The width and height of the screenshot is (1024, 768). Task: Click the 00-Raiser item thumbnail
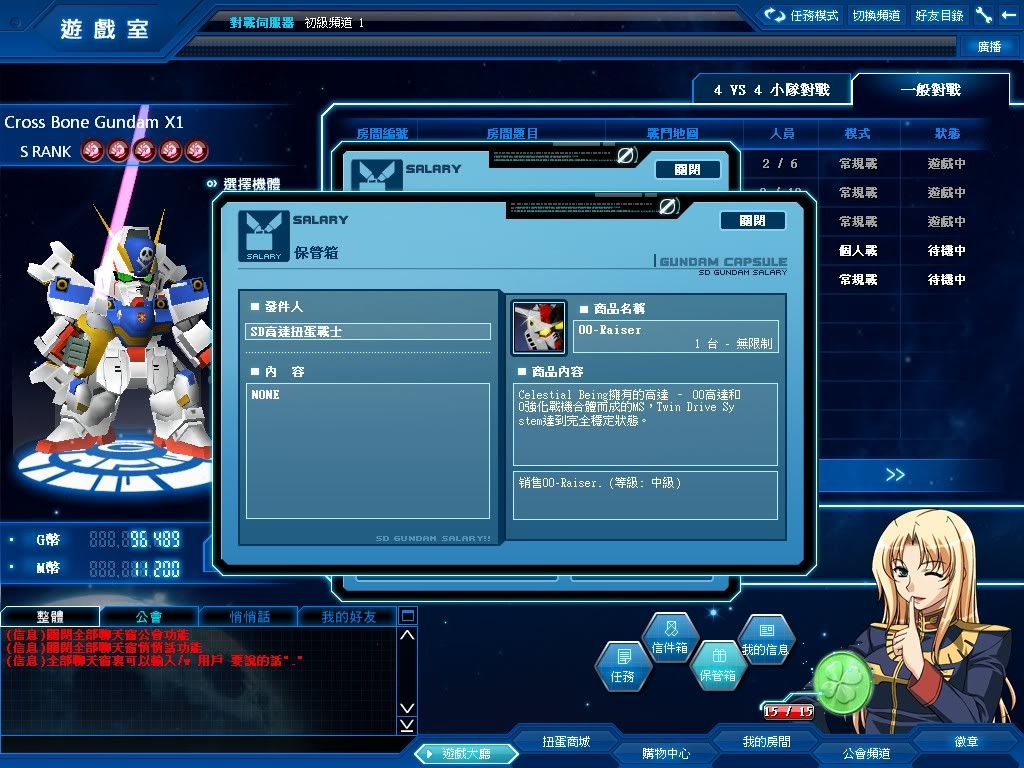click(x=539, y=328)
